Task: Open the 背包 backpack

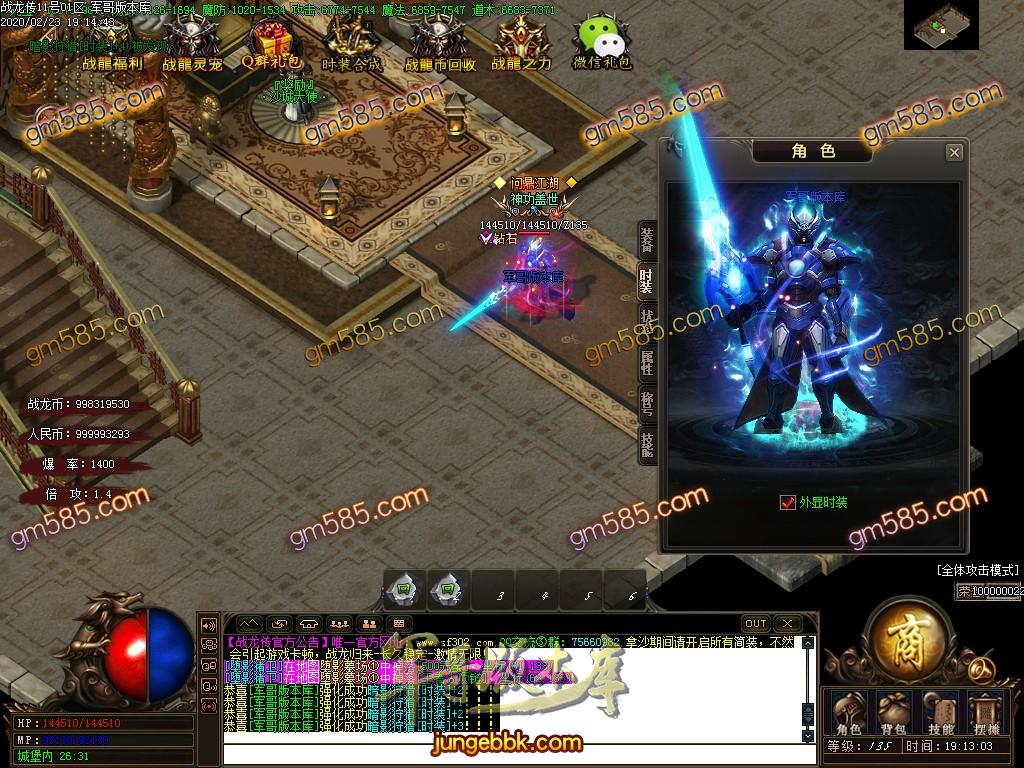Action: tap(892, 712)
